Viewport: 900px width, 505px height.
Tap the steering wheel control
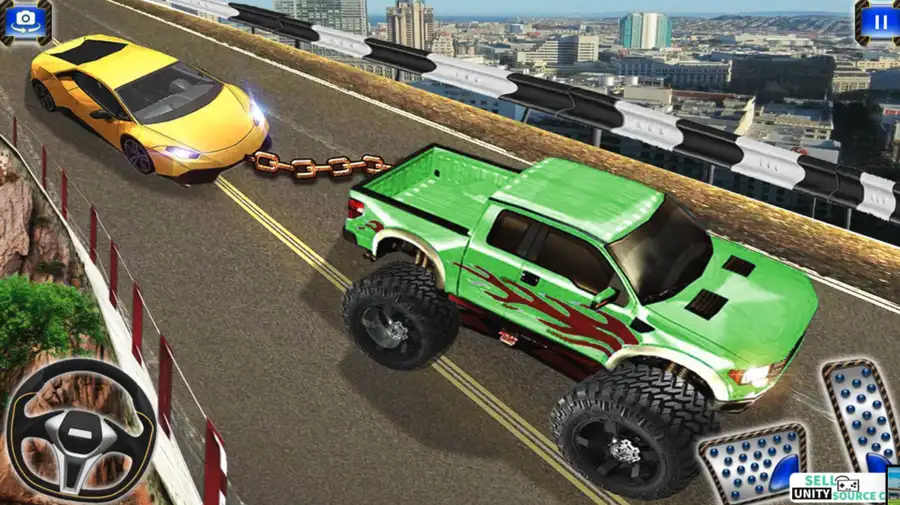pyautogui.click(x=81, y=428)
